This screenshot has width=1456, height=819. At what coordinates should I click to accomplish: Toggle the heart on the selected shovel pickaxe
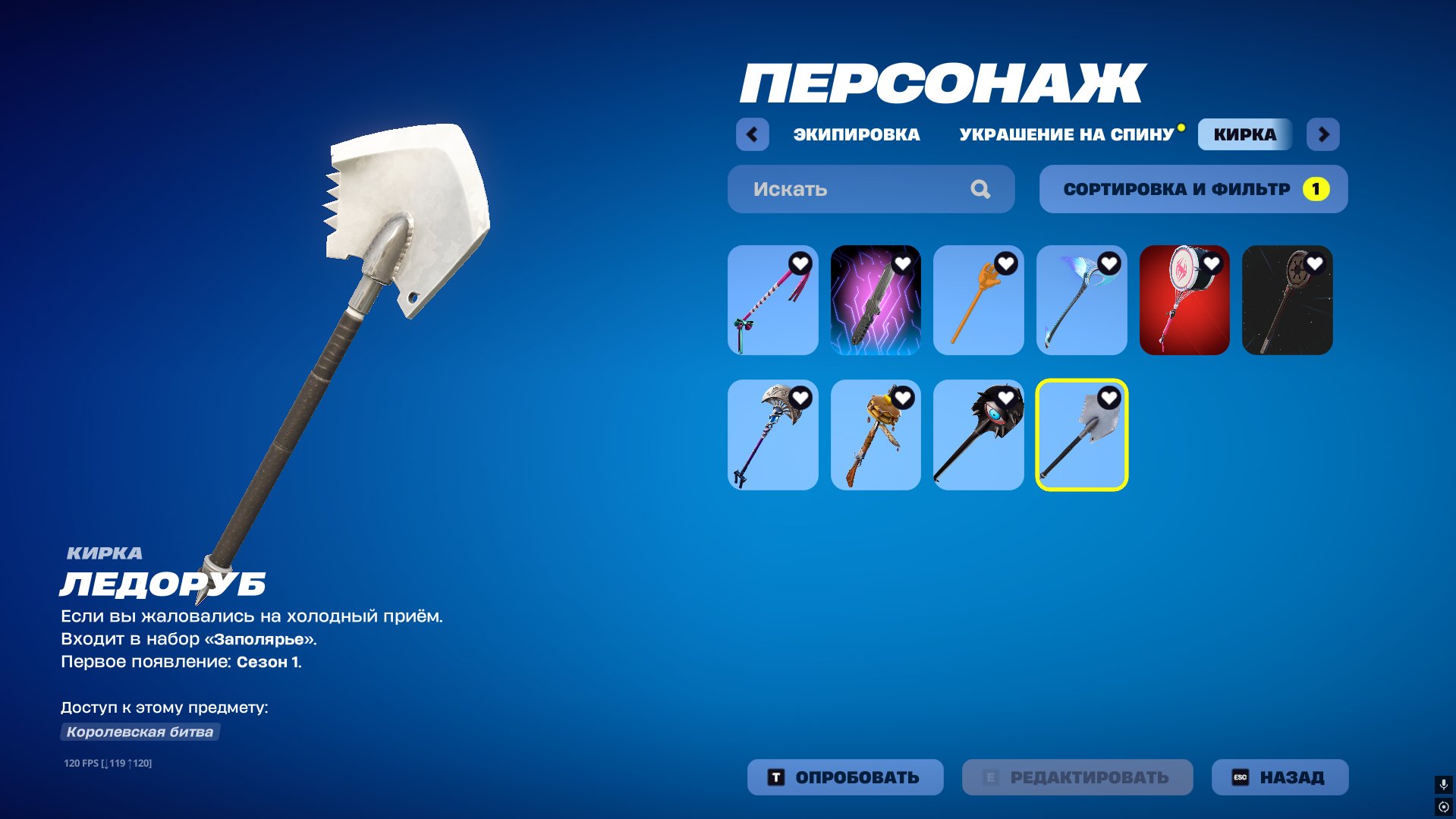point(1108,398)
